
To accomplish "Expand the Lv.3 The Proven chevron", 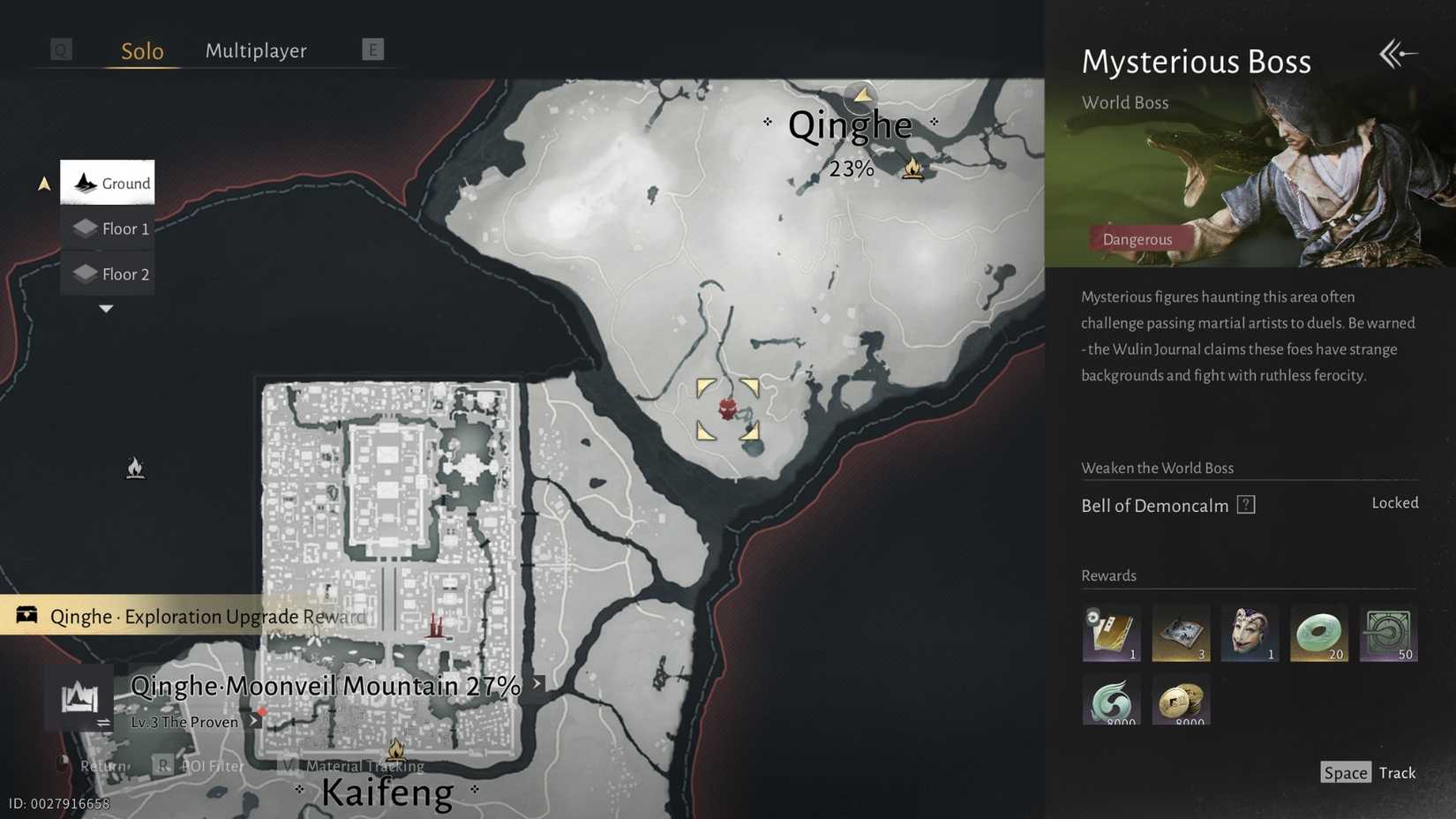I will click(253, 721).
